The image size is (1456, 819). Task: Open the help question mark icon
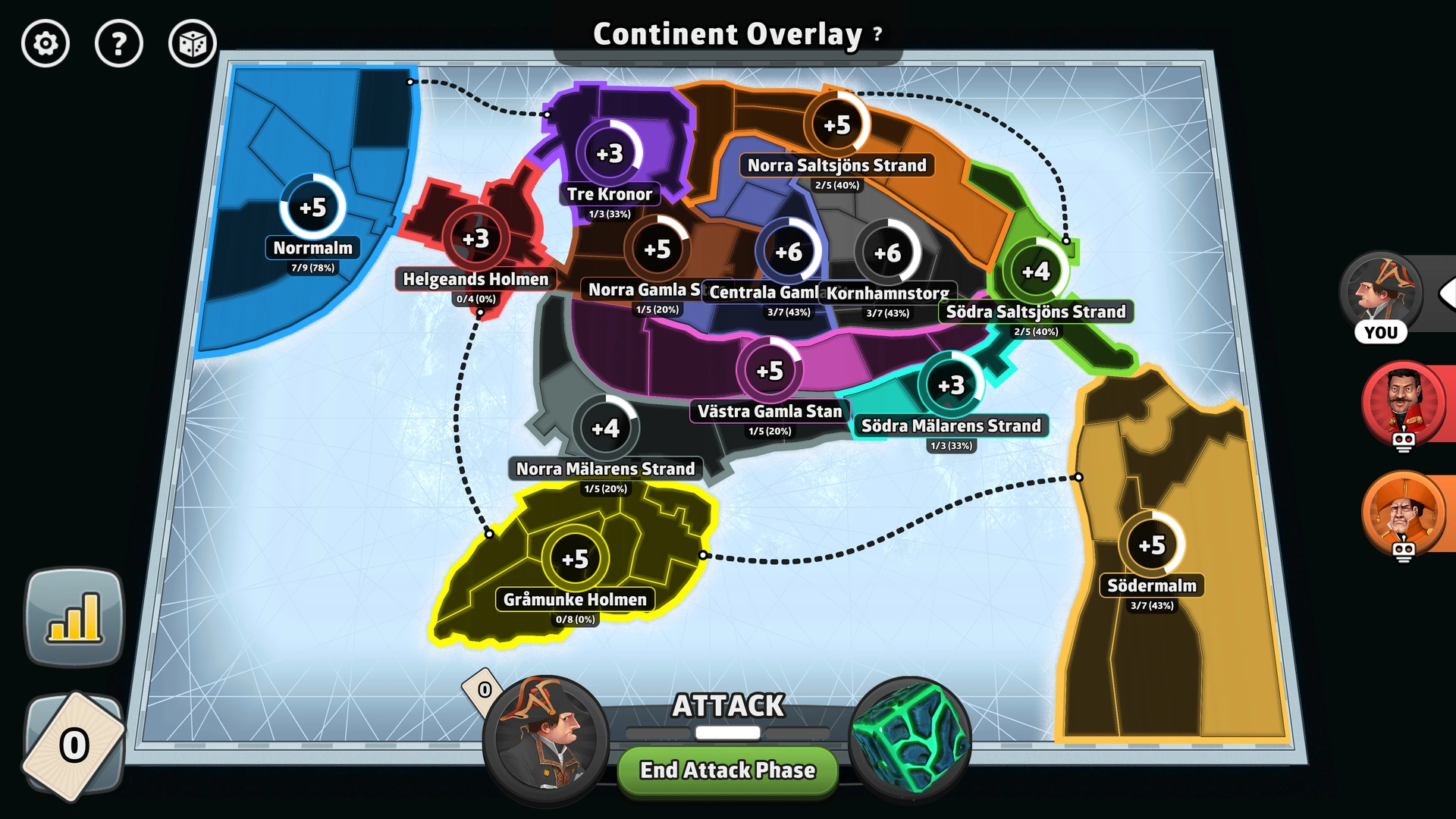pos(118,44)
